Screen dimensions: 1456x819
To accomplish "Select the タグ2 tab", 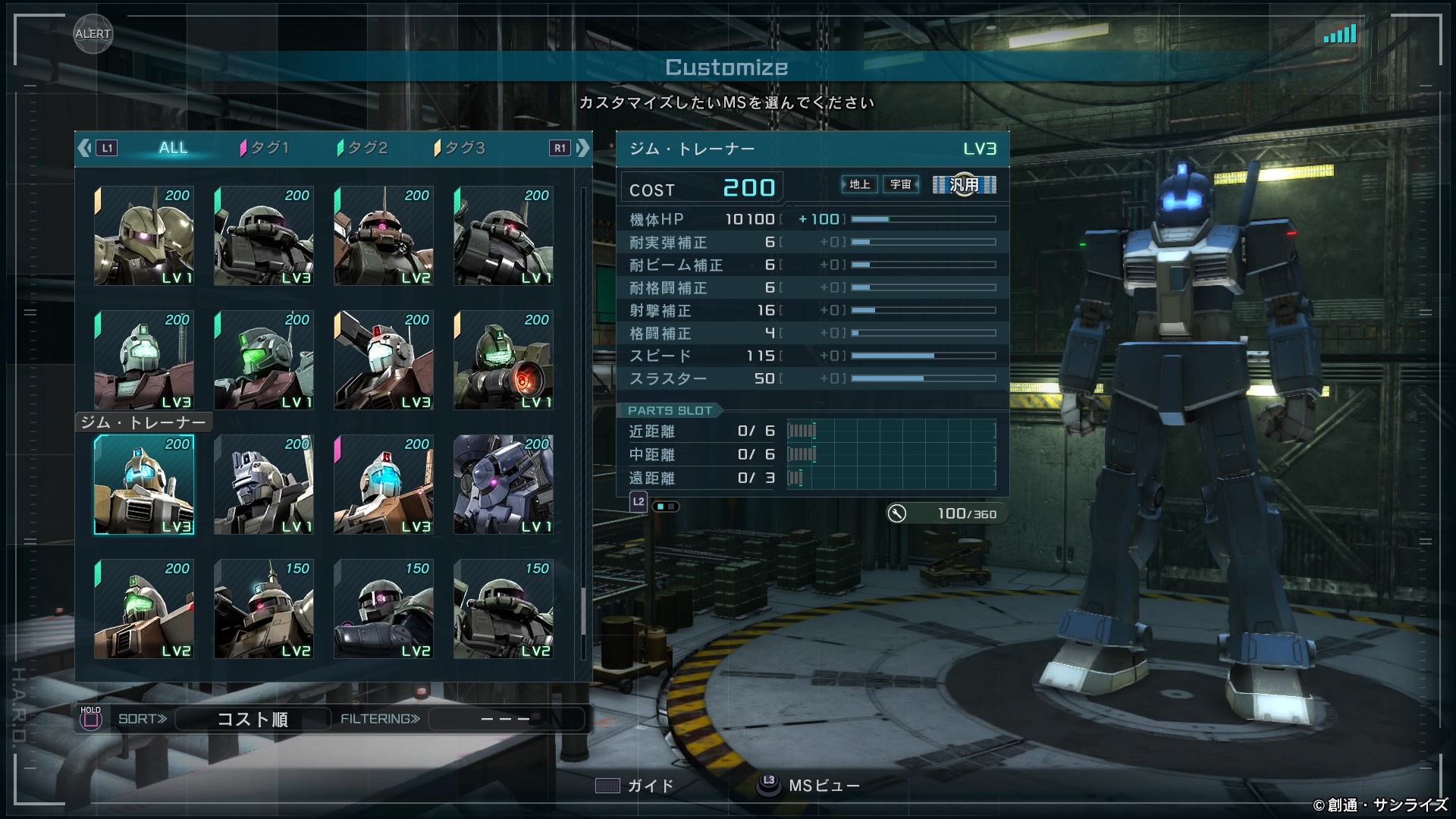I will pyautogui.click(x=363, y=148).
